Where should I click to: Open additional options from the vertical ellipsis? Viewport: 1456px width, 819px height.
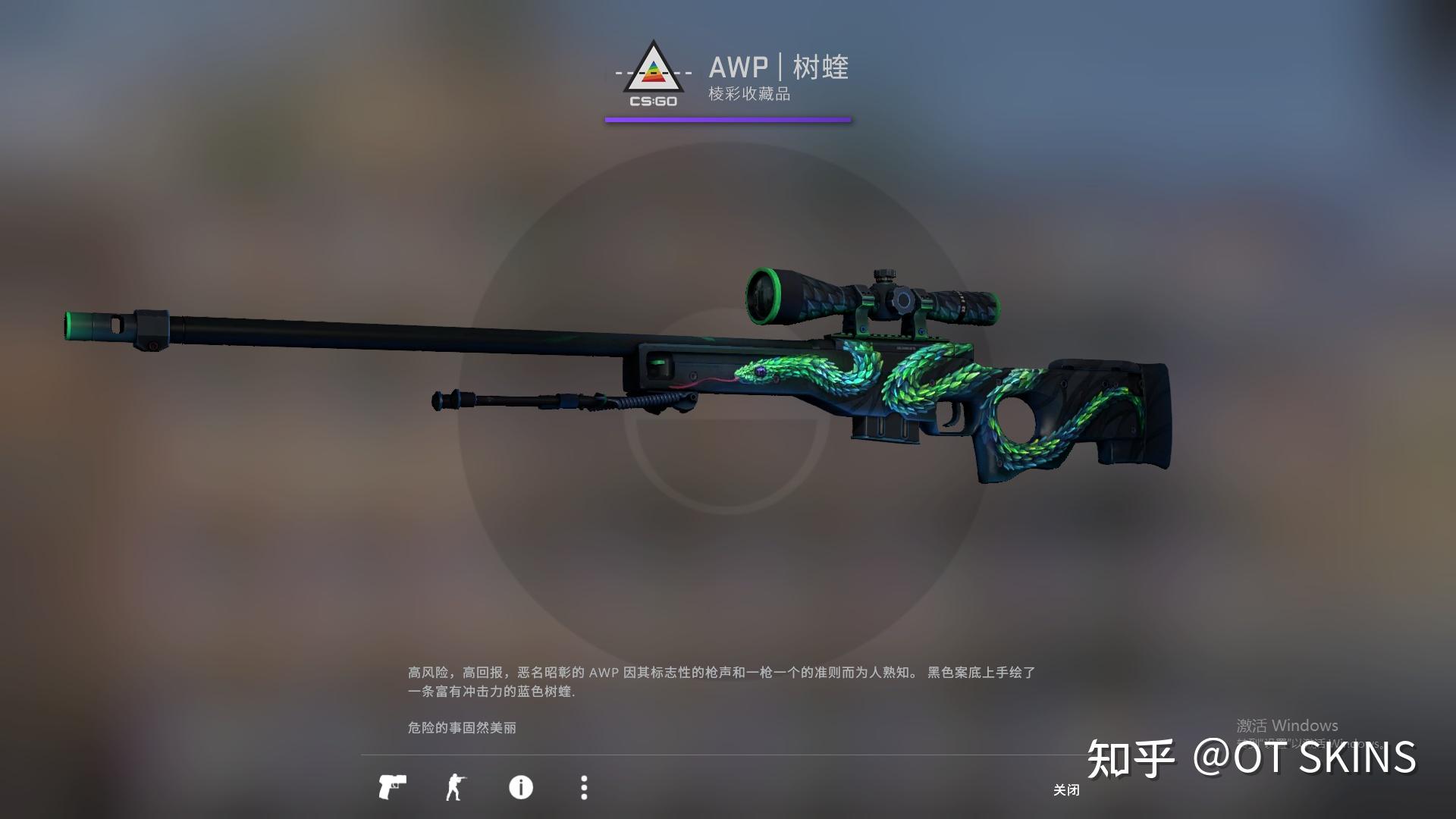point(584,789)
